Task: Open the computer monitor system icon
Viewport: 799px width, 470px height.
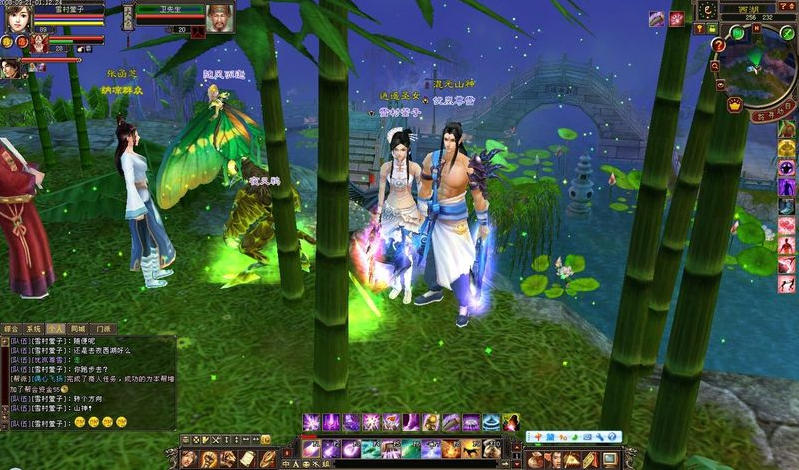Action: 610,458
